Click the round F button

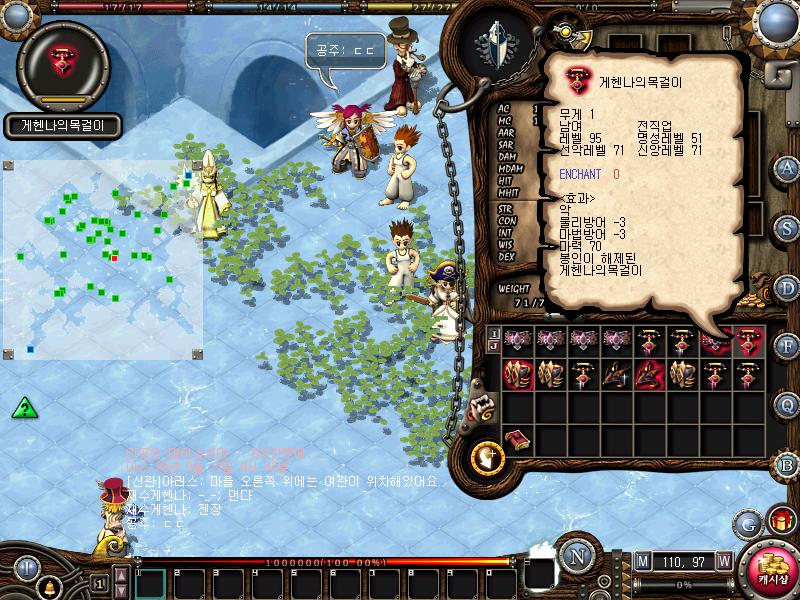(787, 346)
